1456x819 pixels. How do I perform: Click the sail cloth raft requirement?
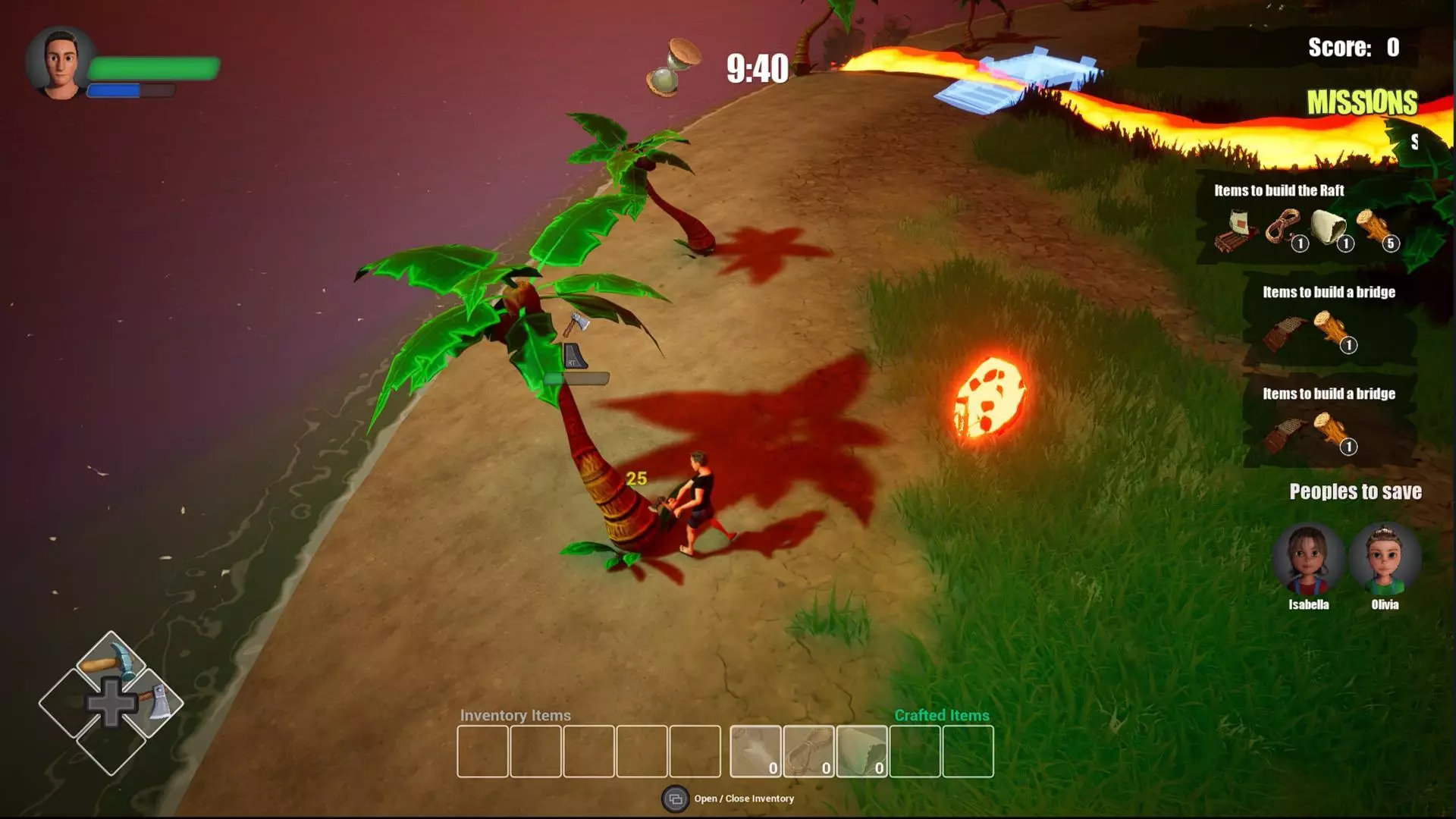pos(1329,227)
